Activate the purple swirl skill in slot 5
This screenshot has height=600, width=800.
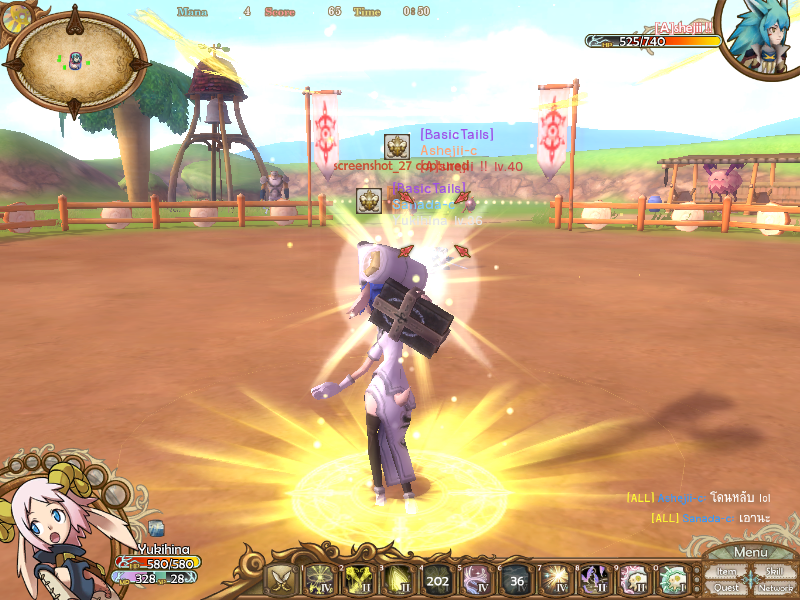click(x=476, y=579)
